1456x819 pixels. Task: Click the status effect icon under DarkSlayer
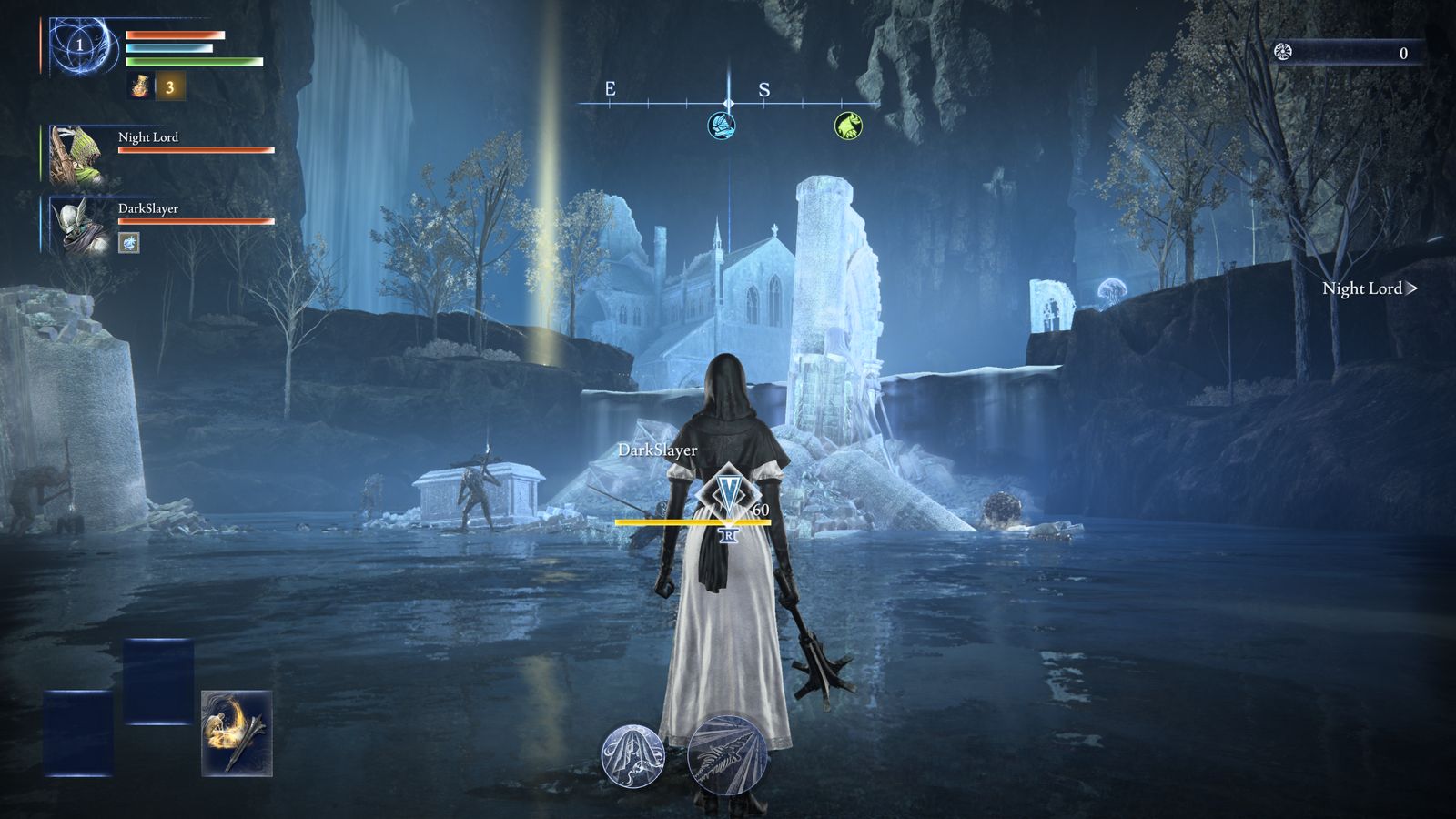[129, 242]
